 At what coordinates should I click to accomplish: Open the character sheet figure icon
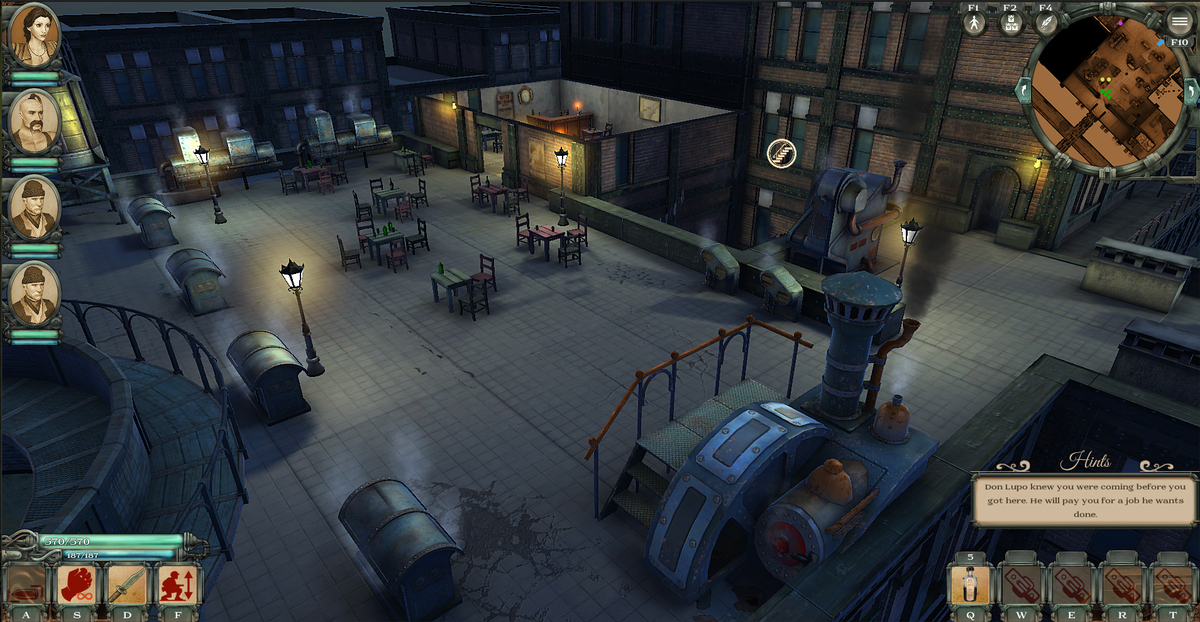click(975, 24)
